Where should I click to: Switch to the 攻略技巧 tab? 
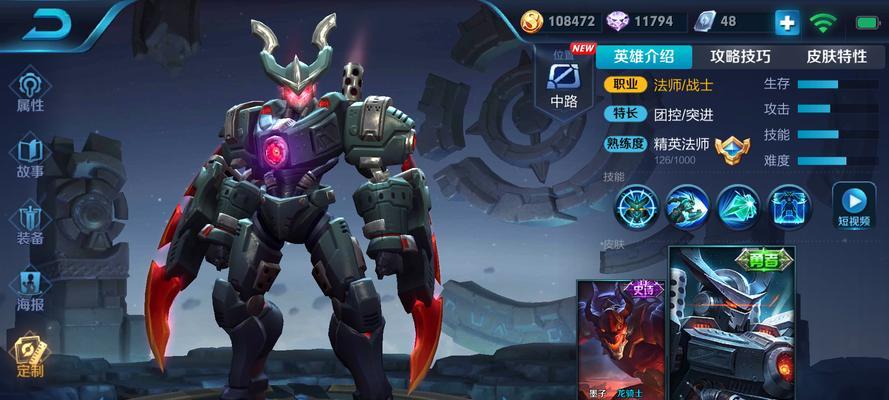point(740,56)
